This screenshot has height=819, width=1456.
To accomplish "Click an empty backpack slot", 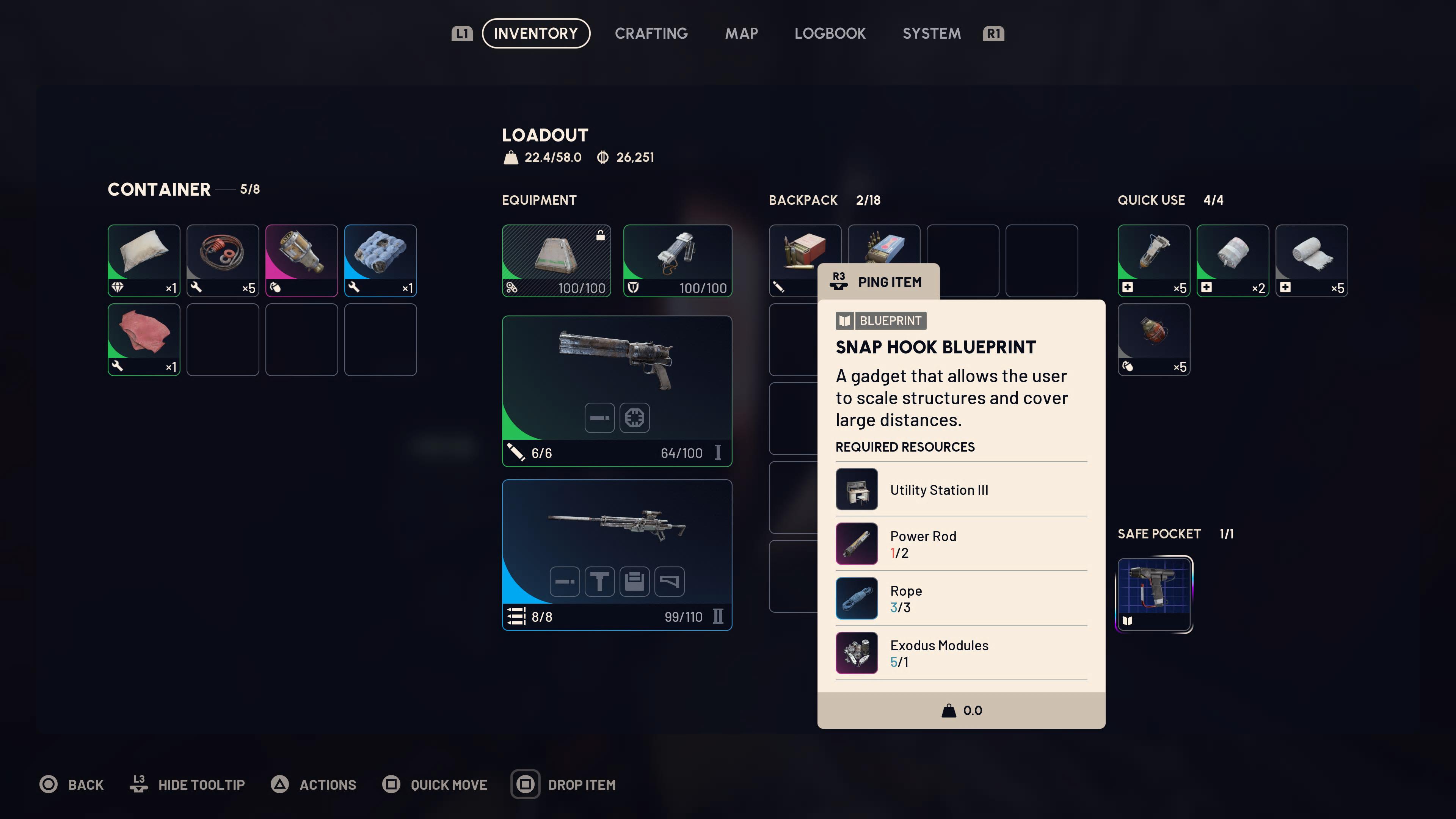I will [x=963, y=260].
